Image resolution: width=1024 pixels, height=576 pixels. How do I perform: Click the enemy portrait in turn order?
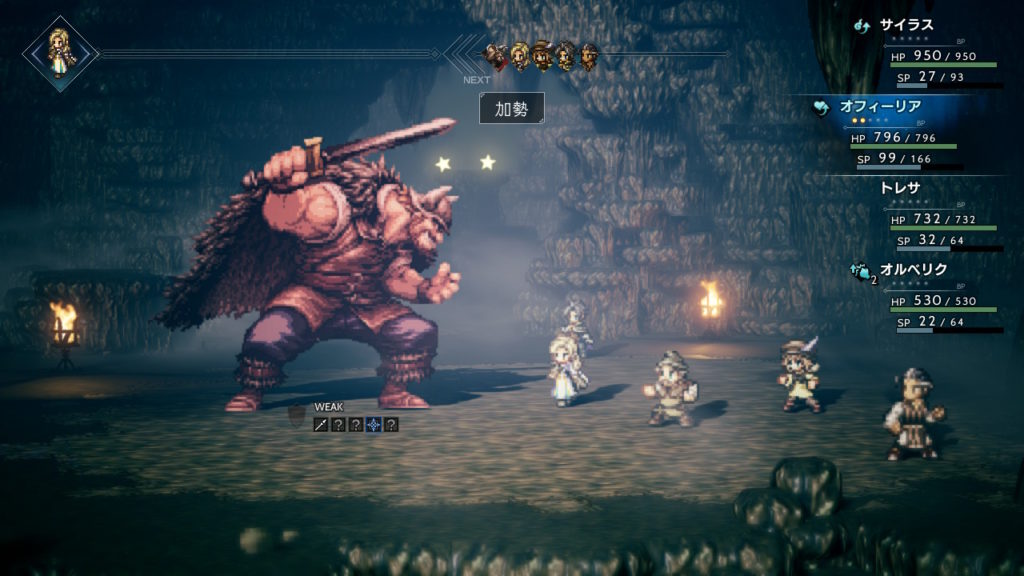click(x=496, y=53)
